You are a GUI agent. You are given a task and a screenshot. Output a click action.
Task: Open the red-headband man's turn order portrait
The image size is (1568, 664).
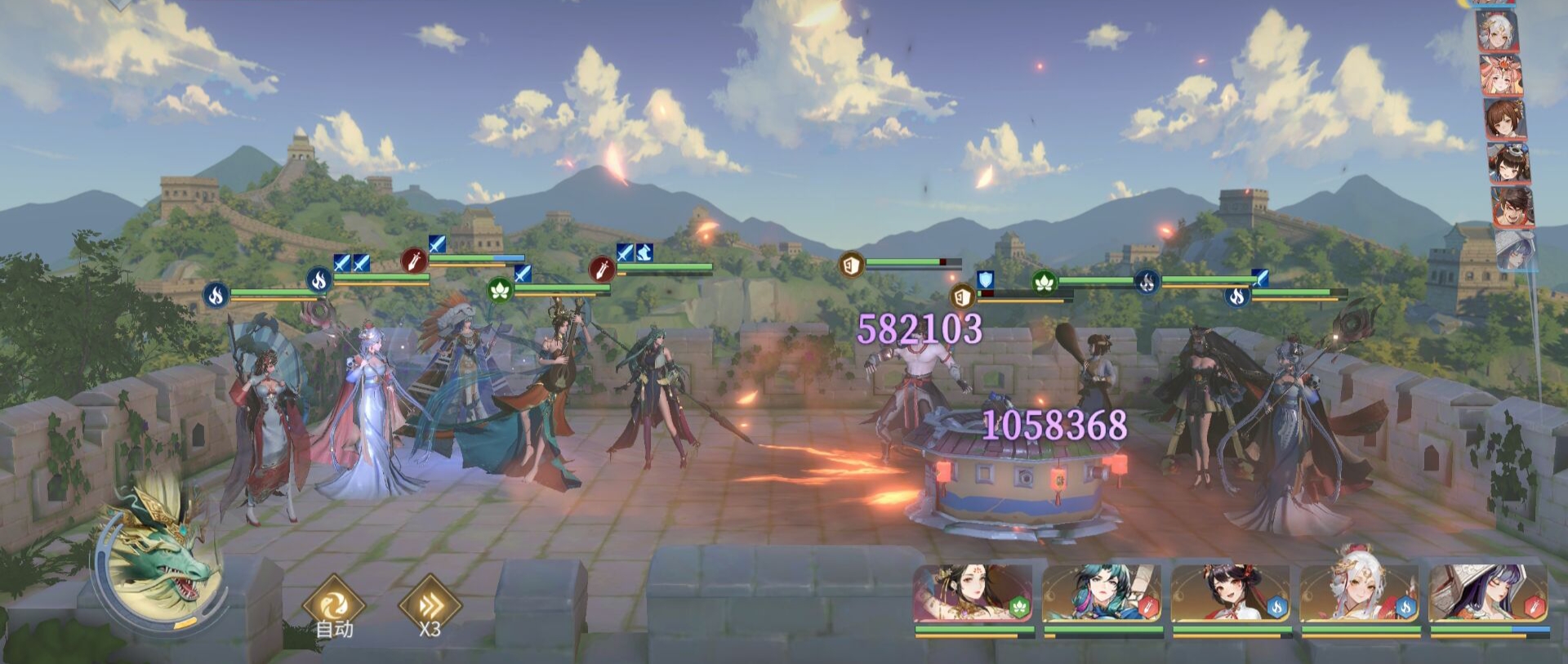(x=1512, y=206)
